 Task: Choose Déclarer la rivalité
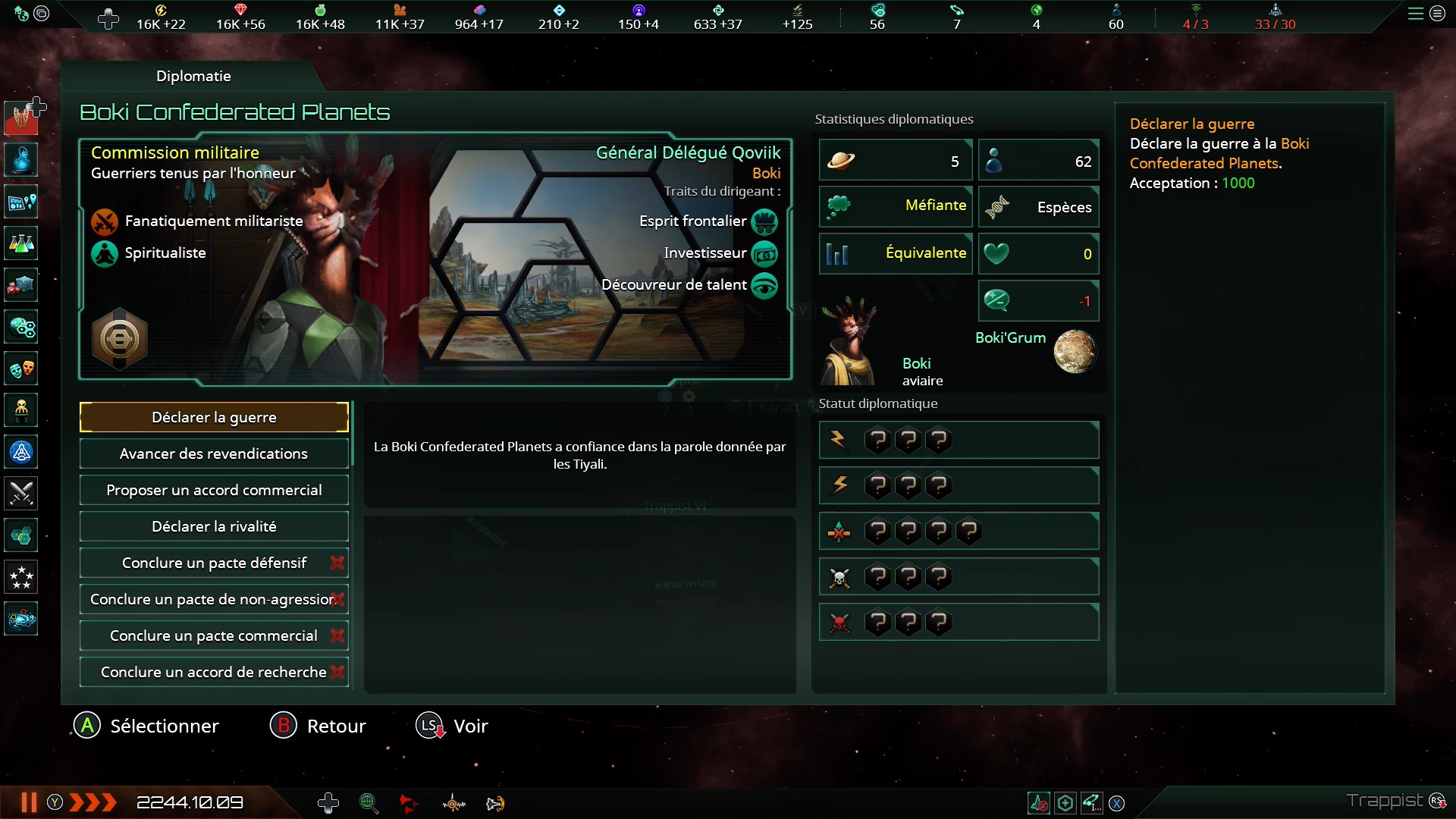214,526
